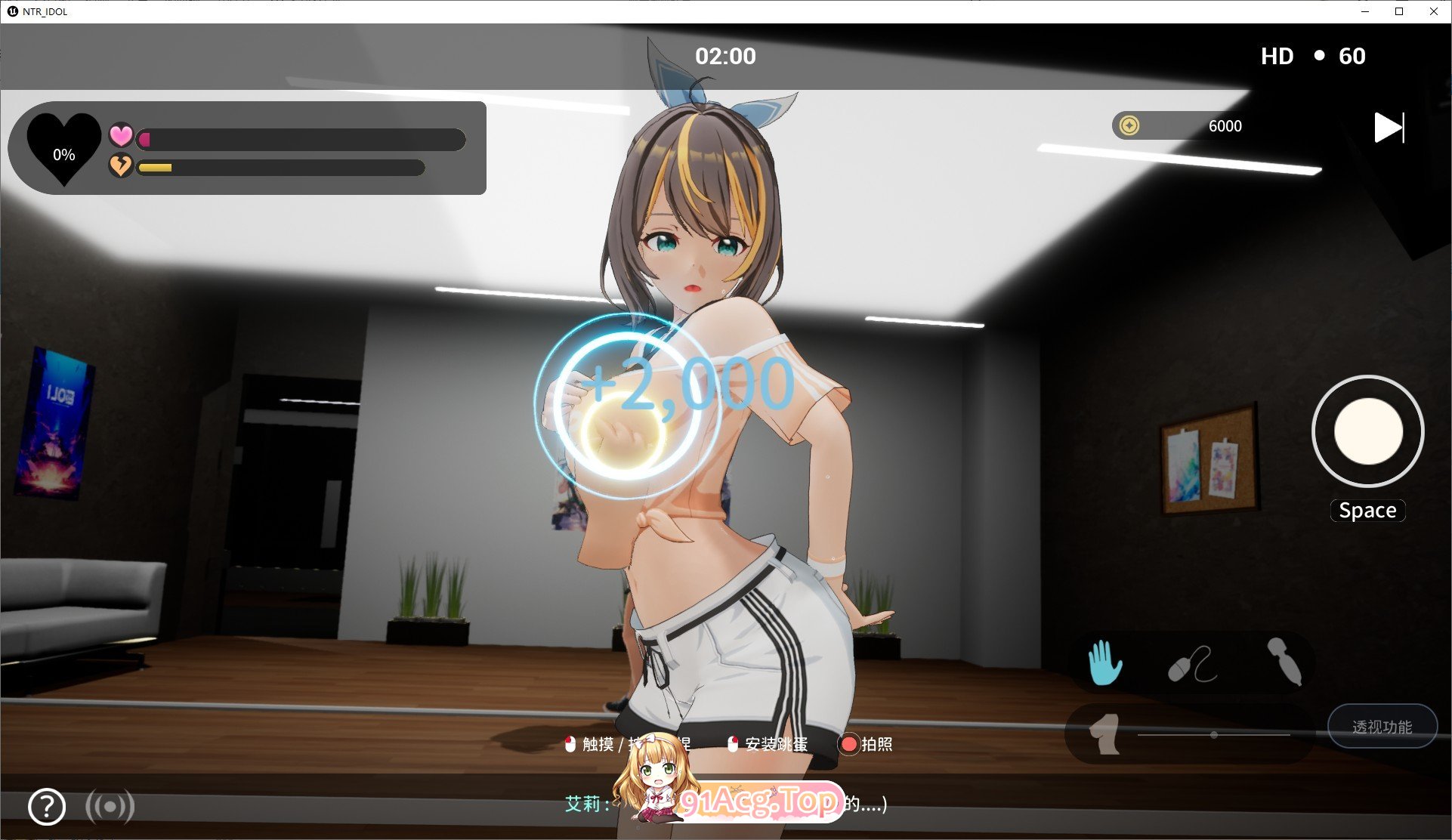Choose the corded egg-shaped tool icon
1452x840 pixels.
[x=1192, y=664]
